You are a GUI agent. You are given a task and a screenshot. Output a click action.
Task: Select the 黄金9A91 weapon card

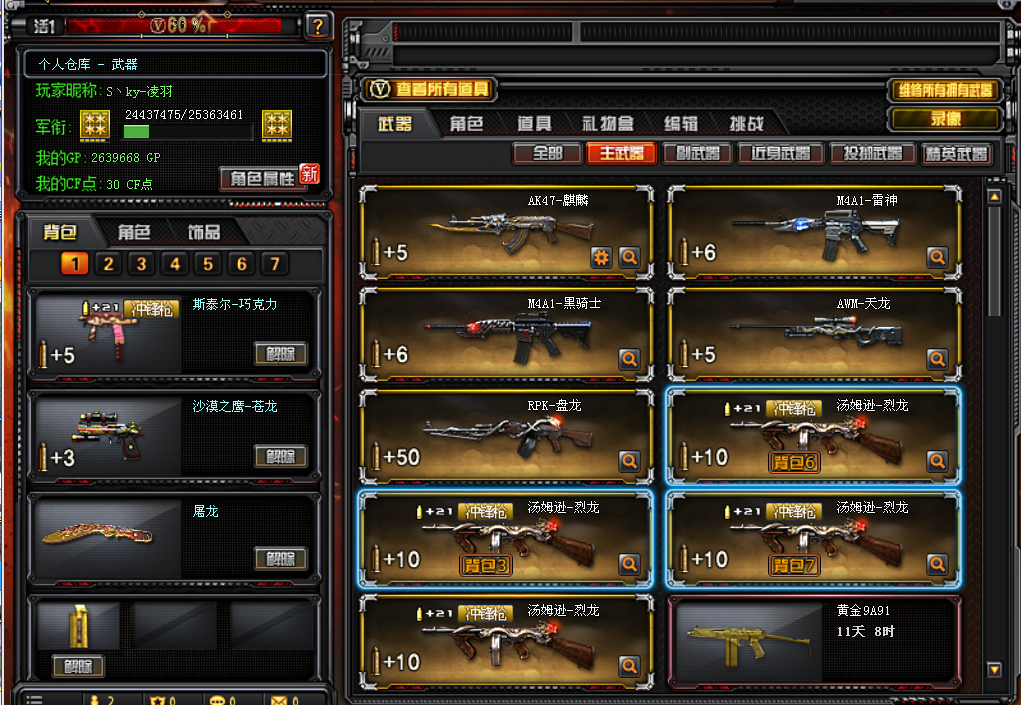(812, 635)
